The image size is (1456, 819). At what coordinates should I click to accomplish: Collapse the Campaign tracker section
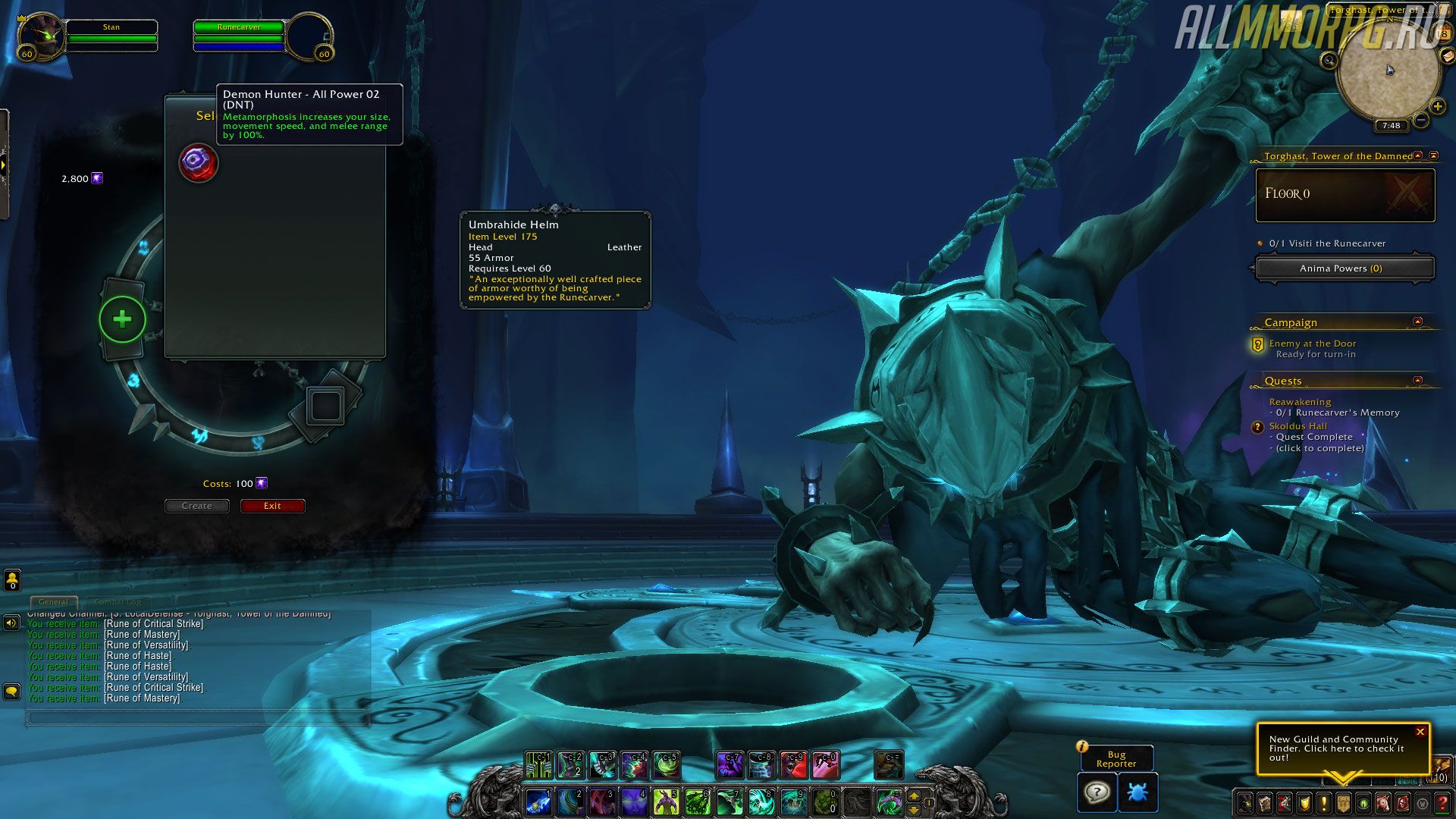[x=1417, y=322]
